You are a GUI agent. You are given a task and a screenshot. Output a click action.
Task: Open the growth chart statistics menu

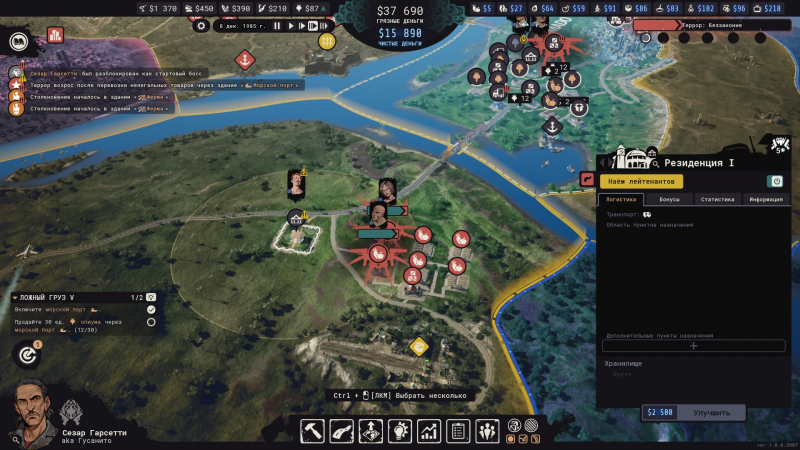tap(429, 431)
